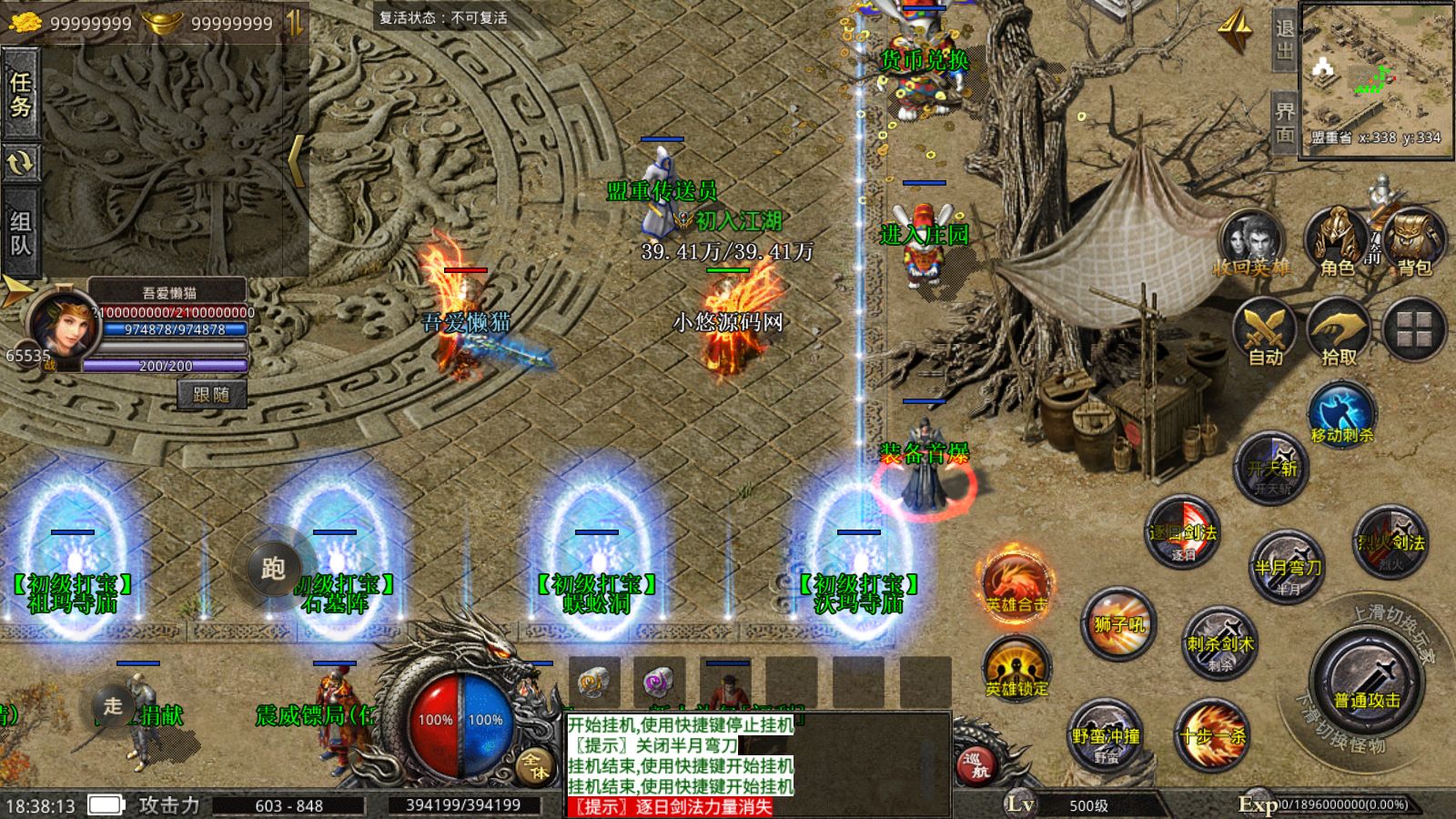Toggle the 跑 run mode button
The height and width of the screenshot is (819, 1456).
[273, 568]
